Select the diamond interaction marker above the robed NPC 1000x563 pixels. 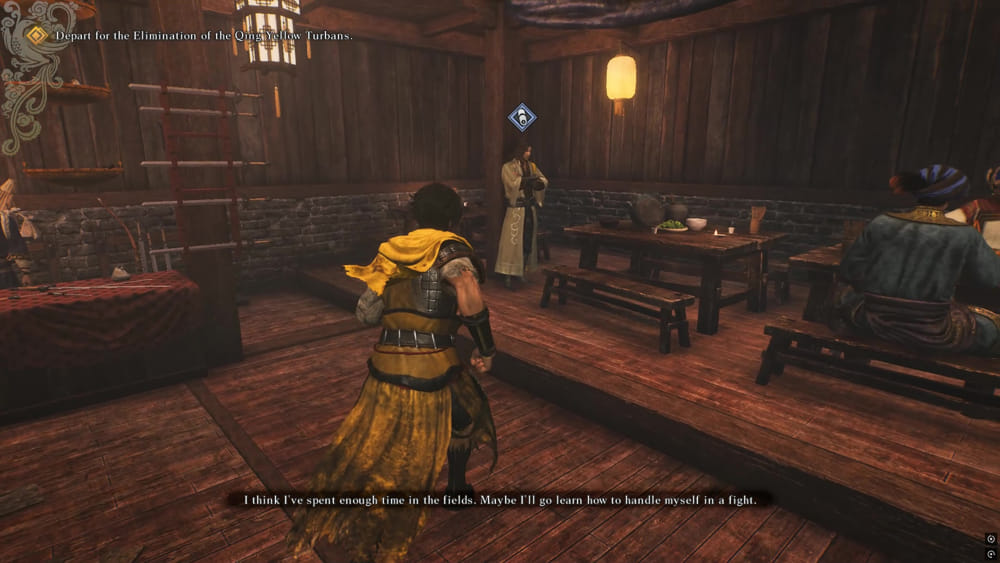[x=521, y=118]
